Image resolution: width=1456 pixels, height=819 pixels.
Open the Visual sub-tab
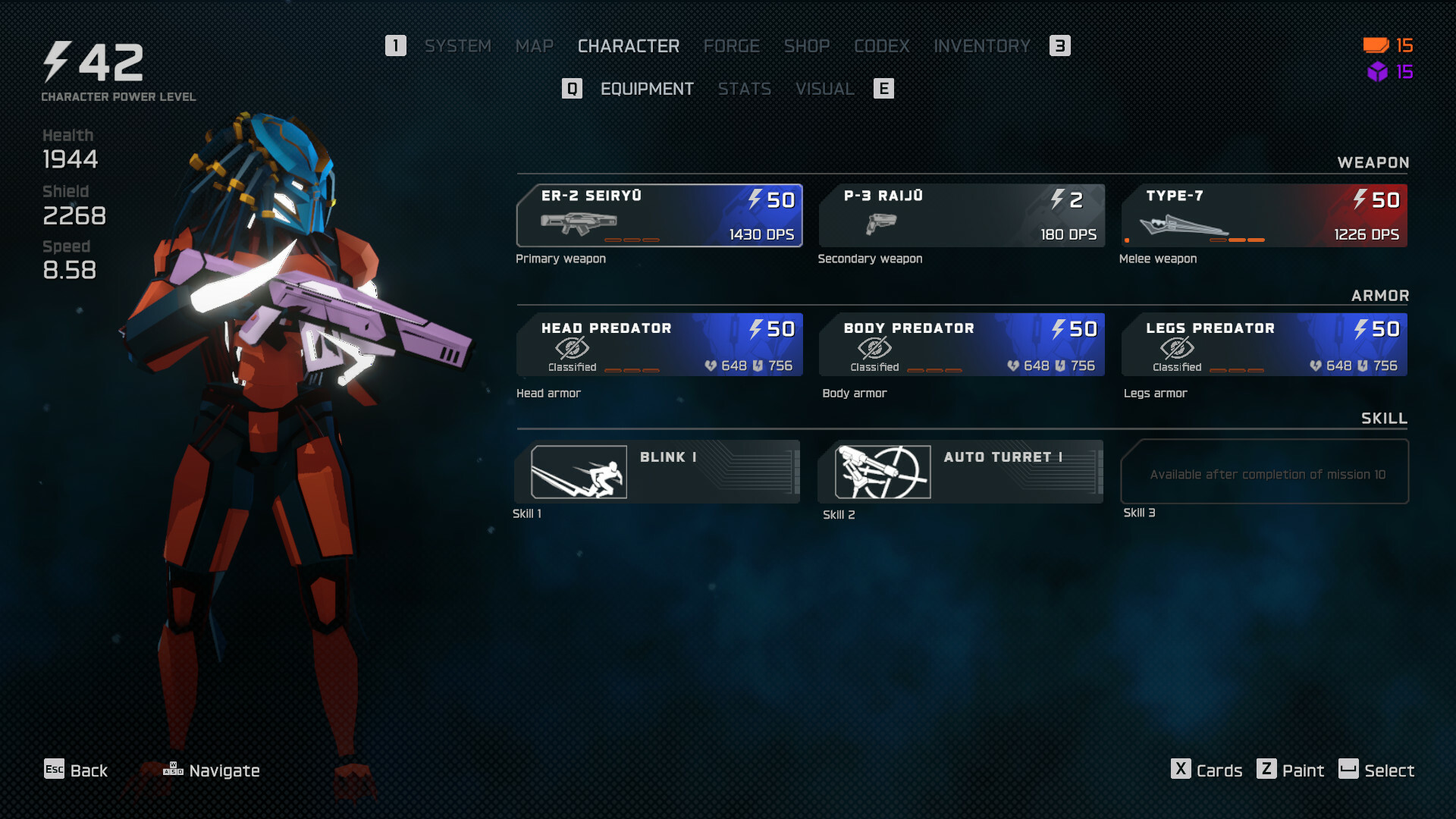click(824, 89)
